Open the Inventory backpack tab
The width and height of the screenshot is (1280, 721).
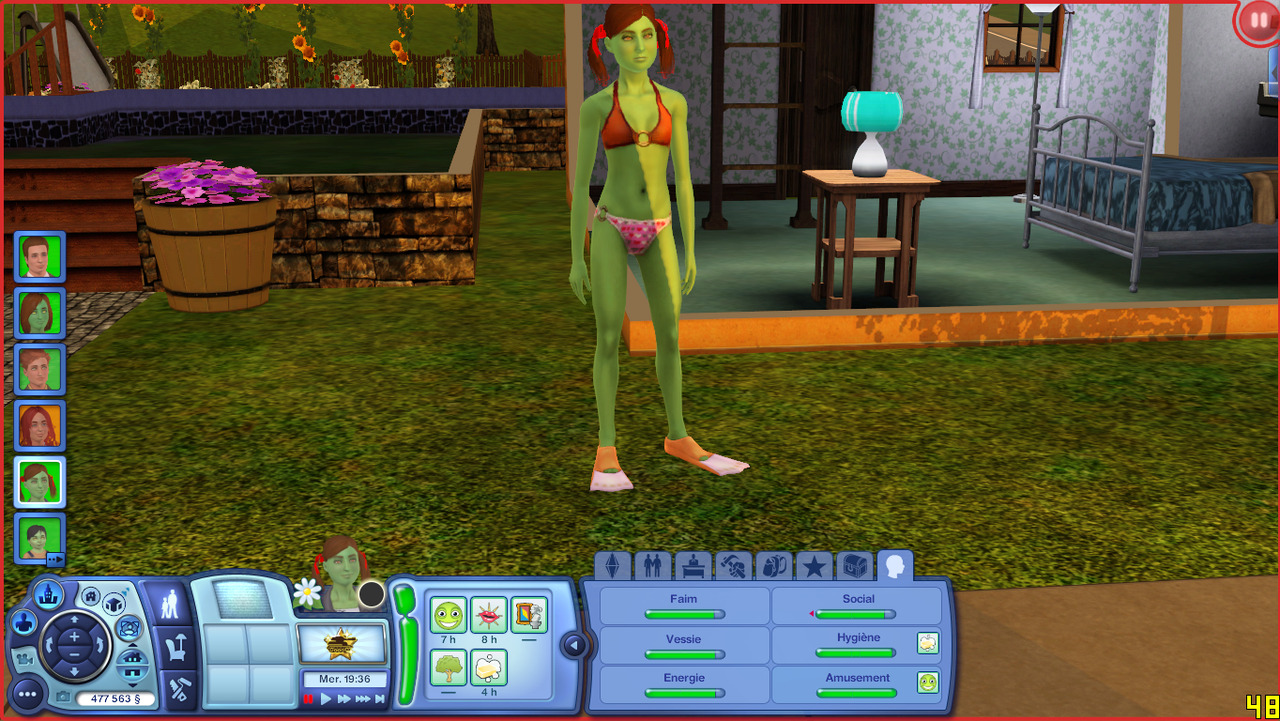point(773,567)
